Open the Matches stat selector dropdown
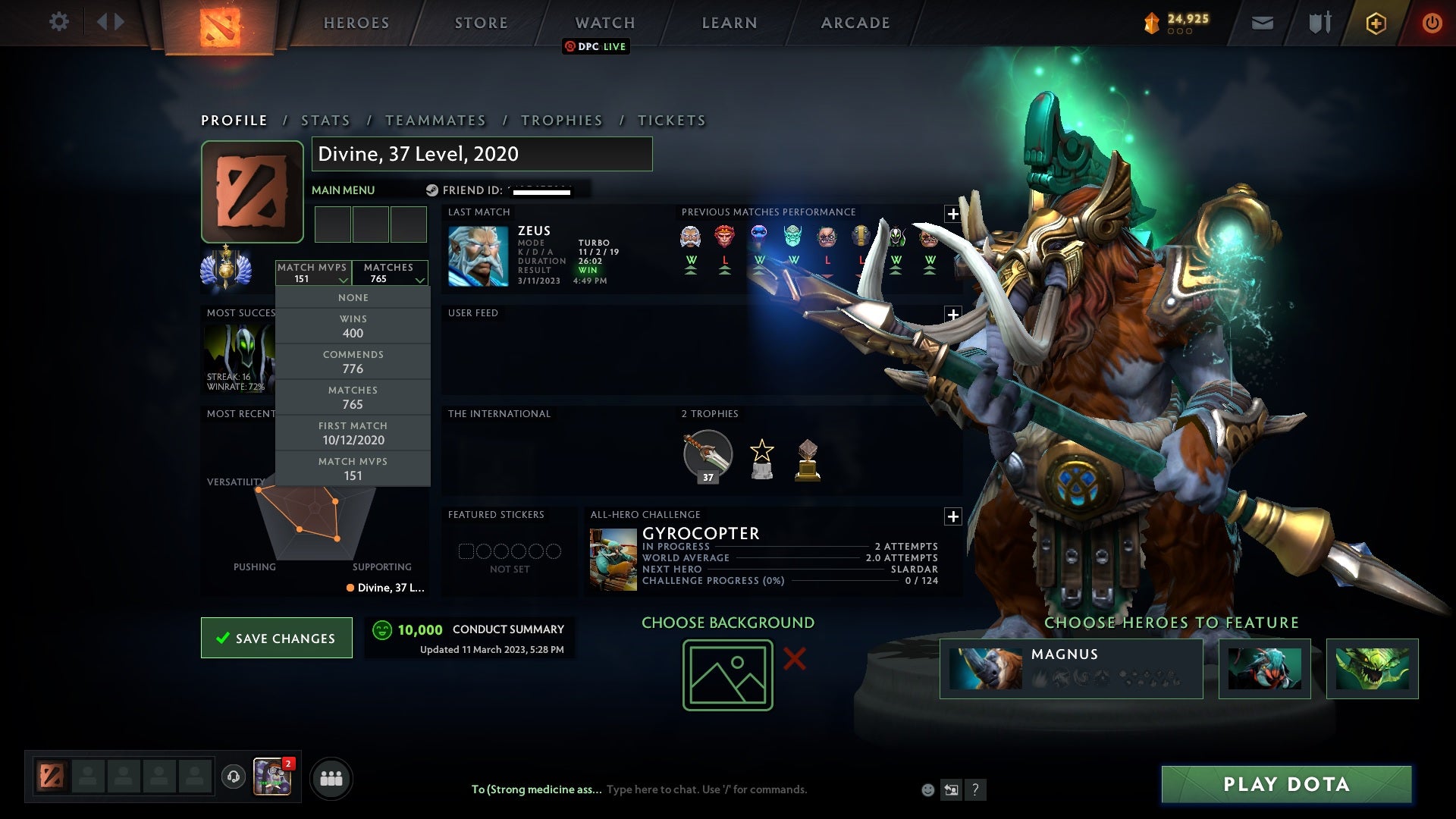 click(390, 273)
